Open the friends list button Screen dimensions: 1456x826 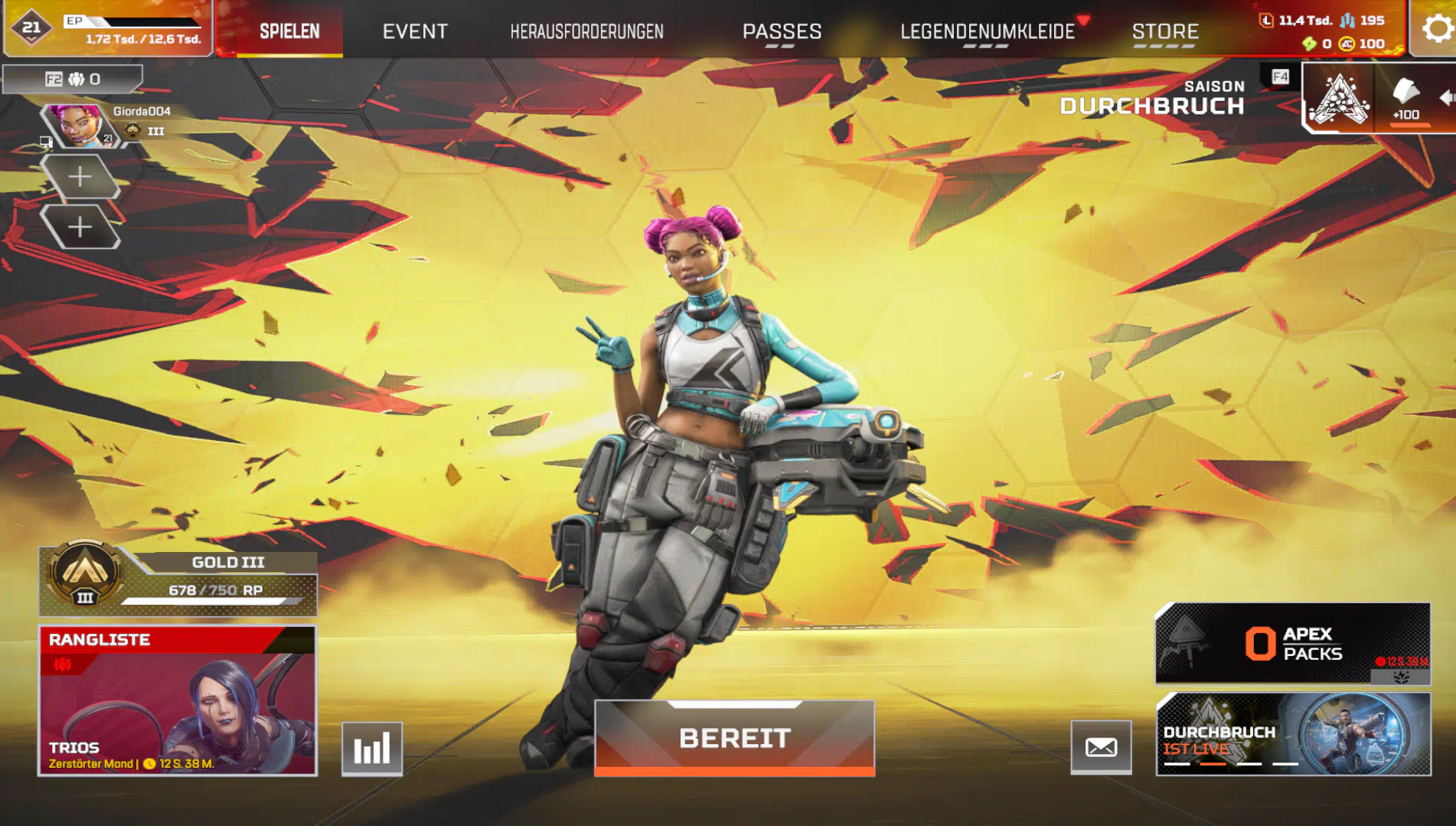(x=73, y=79)
